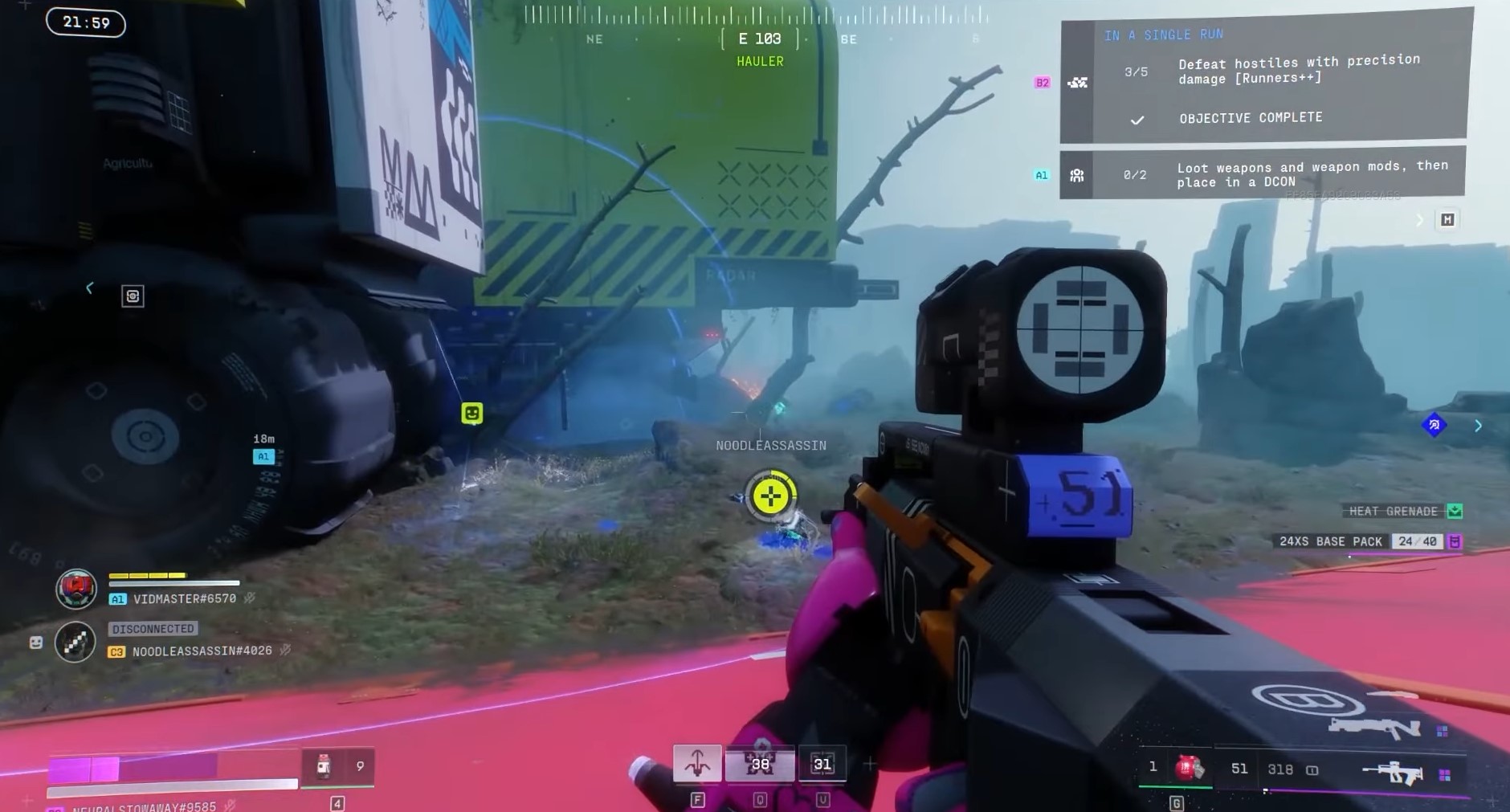Toggle the B2 objective tag
This screenshot has height=812, width=1510.
(x=1041, y=83)
